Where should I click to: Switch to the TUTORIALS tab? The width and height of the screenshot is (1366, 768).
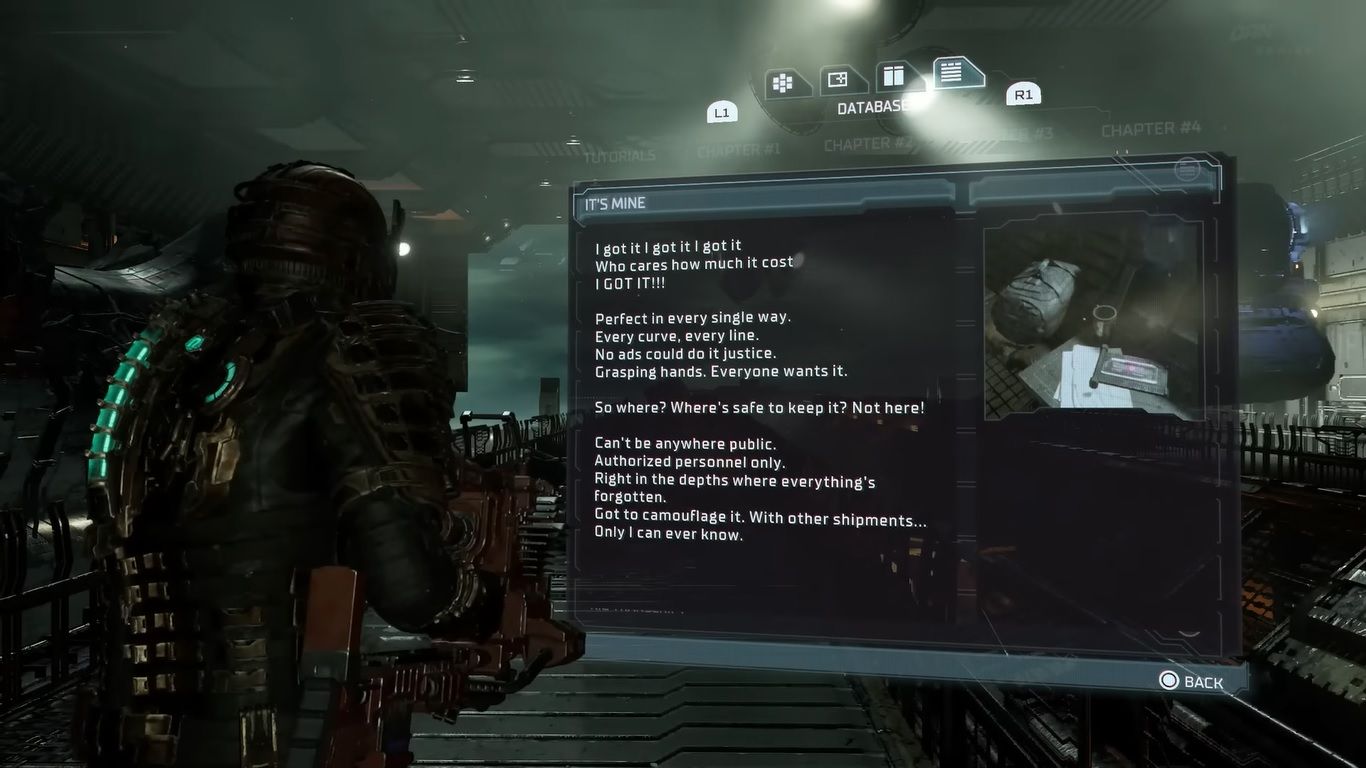(x=620, y=156)
